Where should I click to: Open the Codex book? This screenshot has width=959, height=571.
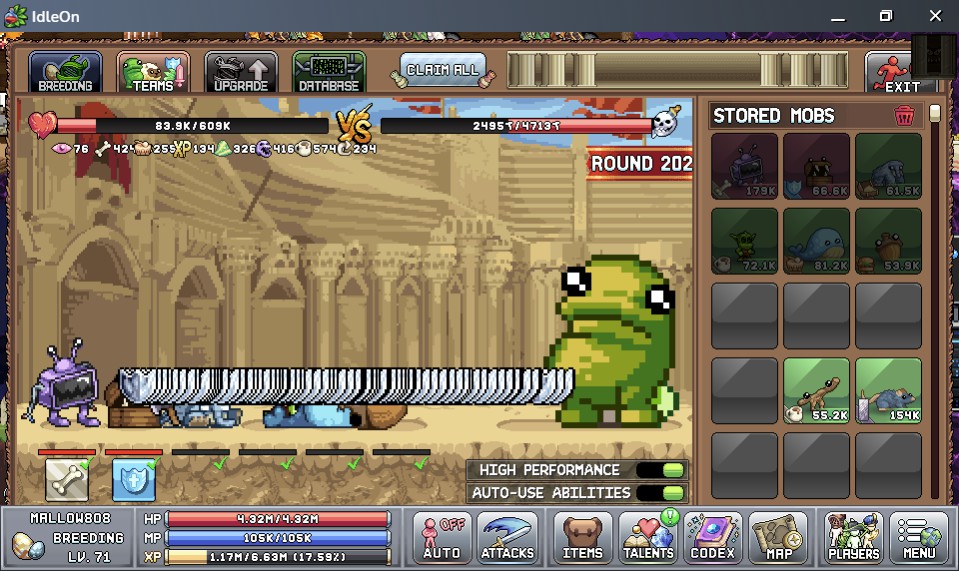coord(712,538)
